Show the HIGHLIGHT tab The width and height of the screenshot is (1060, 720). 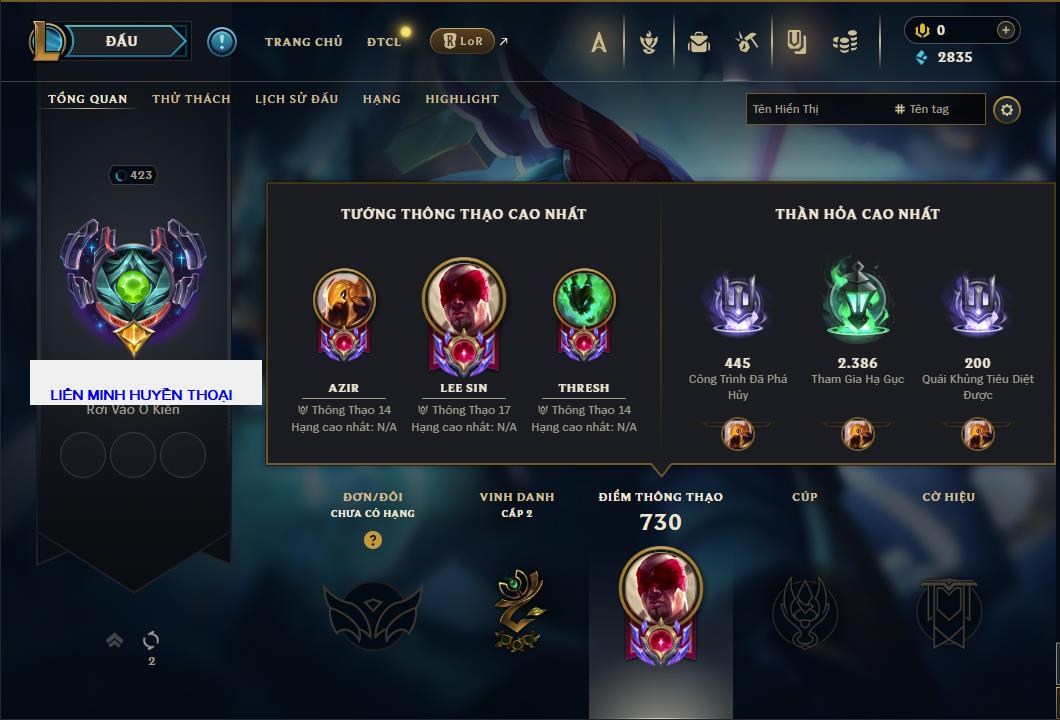(462, 99)
